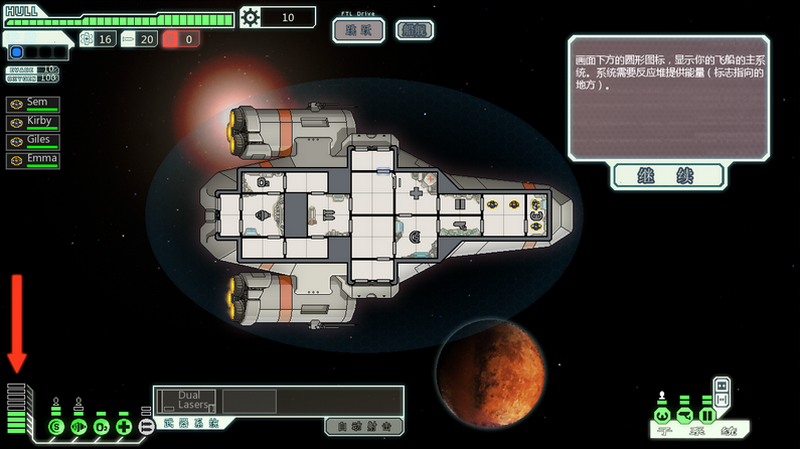Screen dimensions: 800x449
Task: Click the door control subsystem icon
Action: [x=707, y=415]
